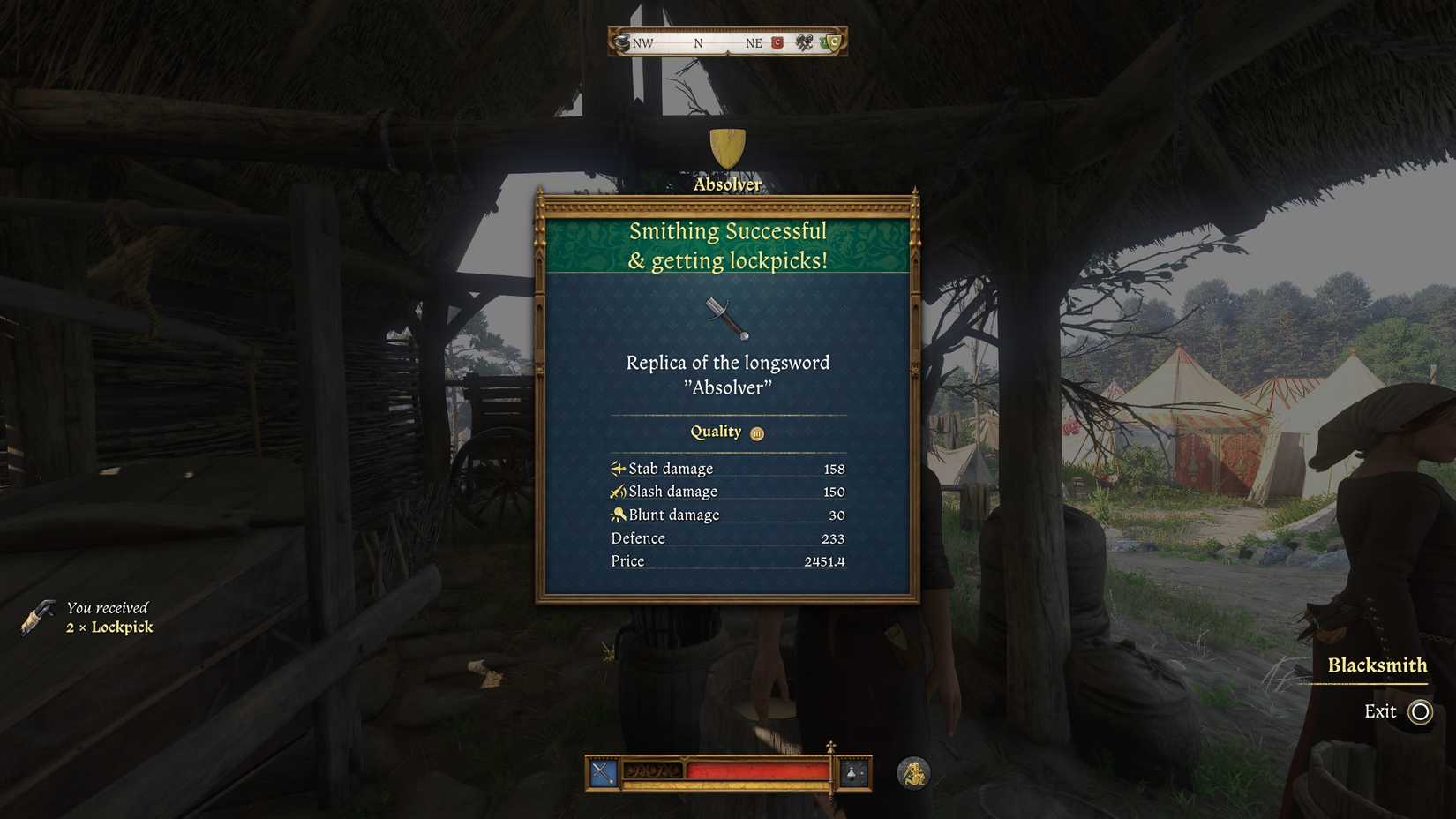
Task: Select the golden kneeling figure circle icon
Action: click(x=912, y=771)
